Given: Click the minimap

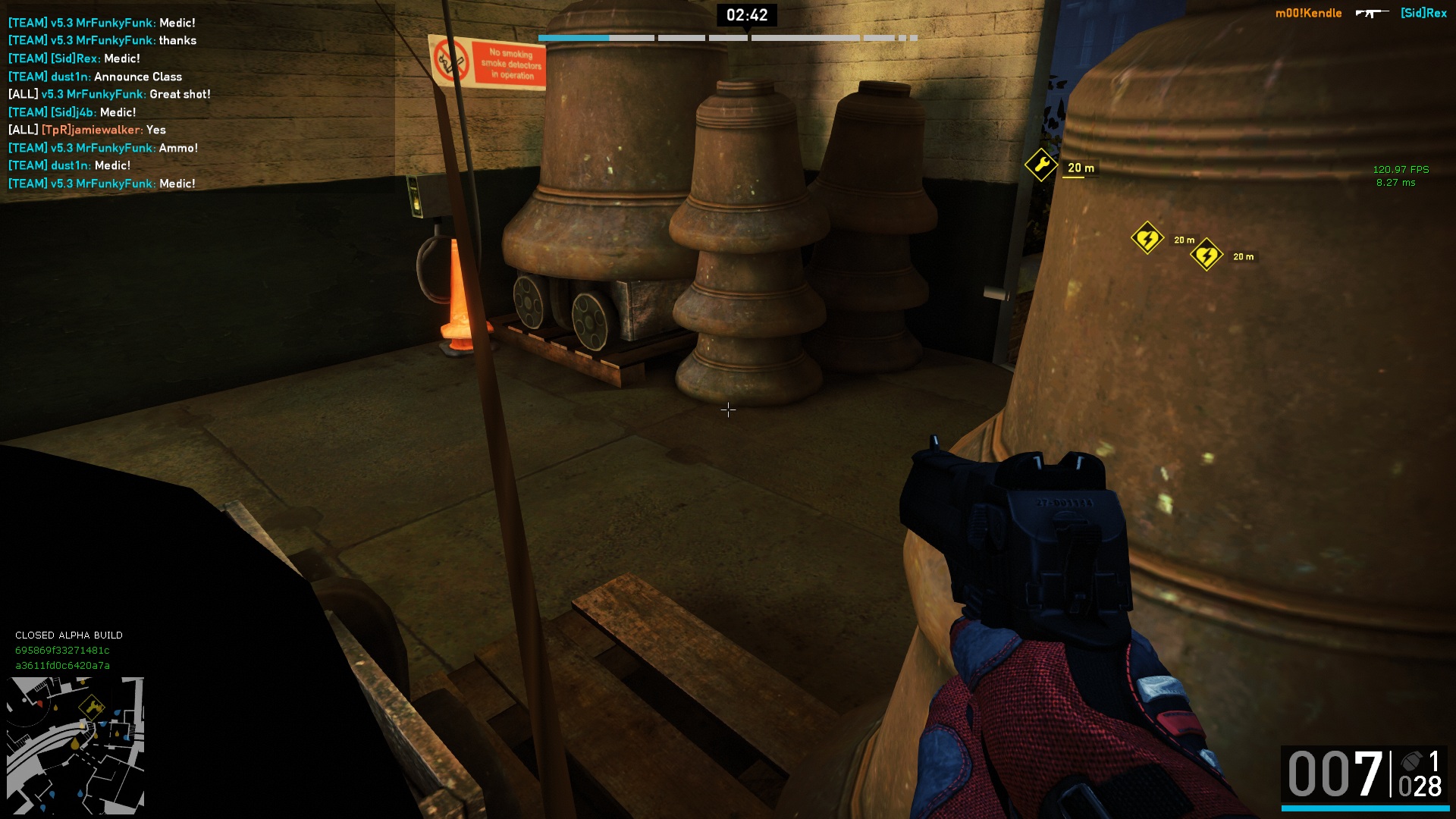Looking at the screenshot, I should point(75,745).
